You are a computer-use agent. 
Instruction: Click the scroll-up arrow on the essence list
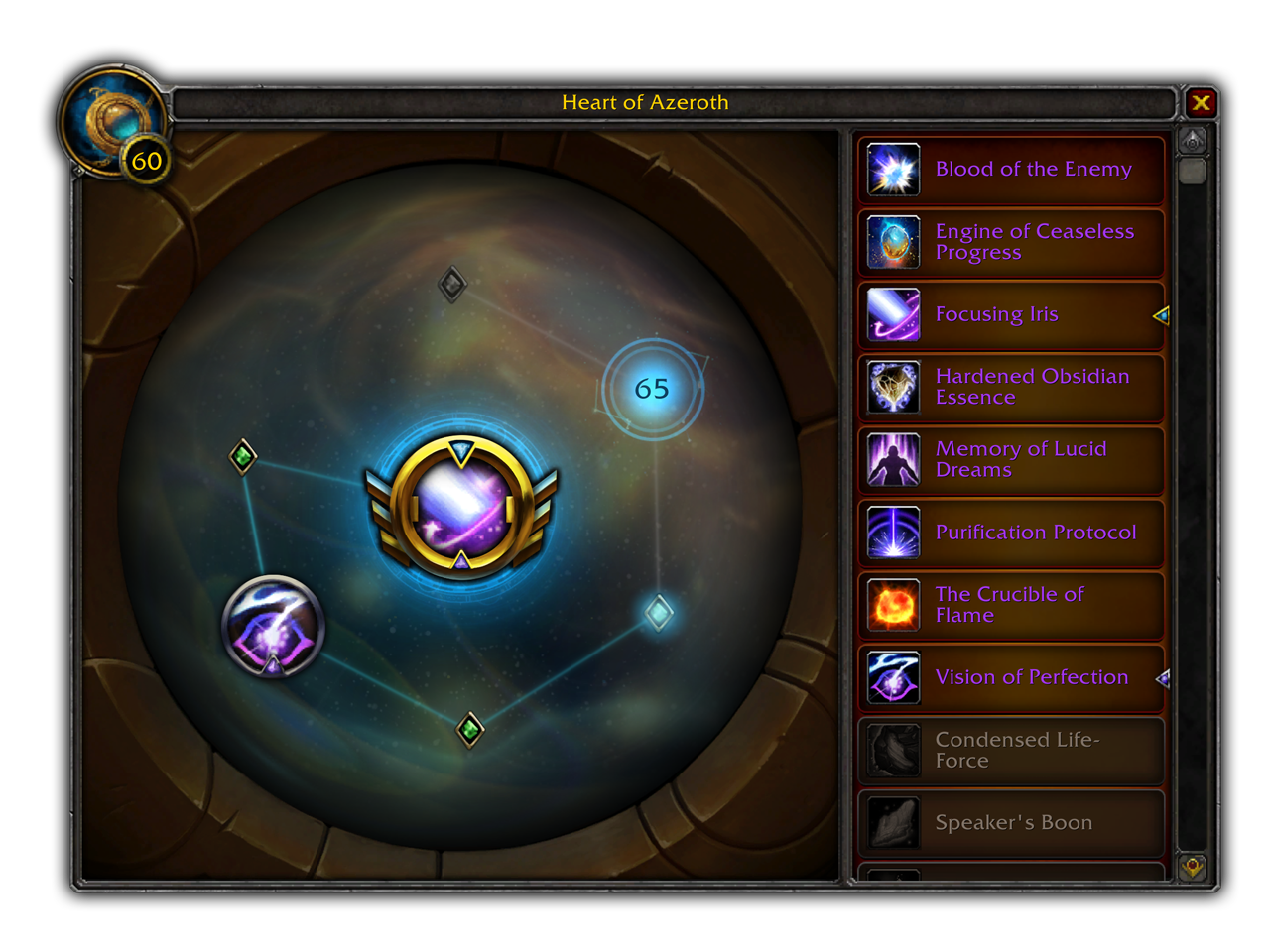click(1193, 139)
